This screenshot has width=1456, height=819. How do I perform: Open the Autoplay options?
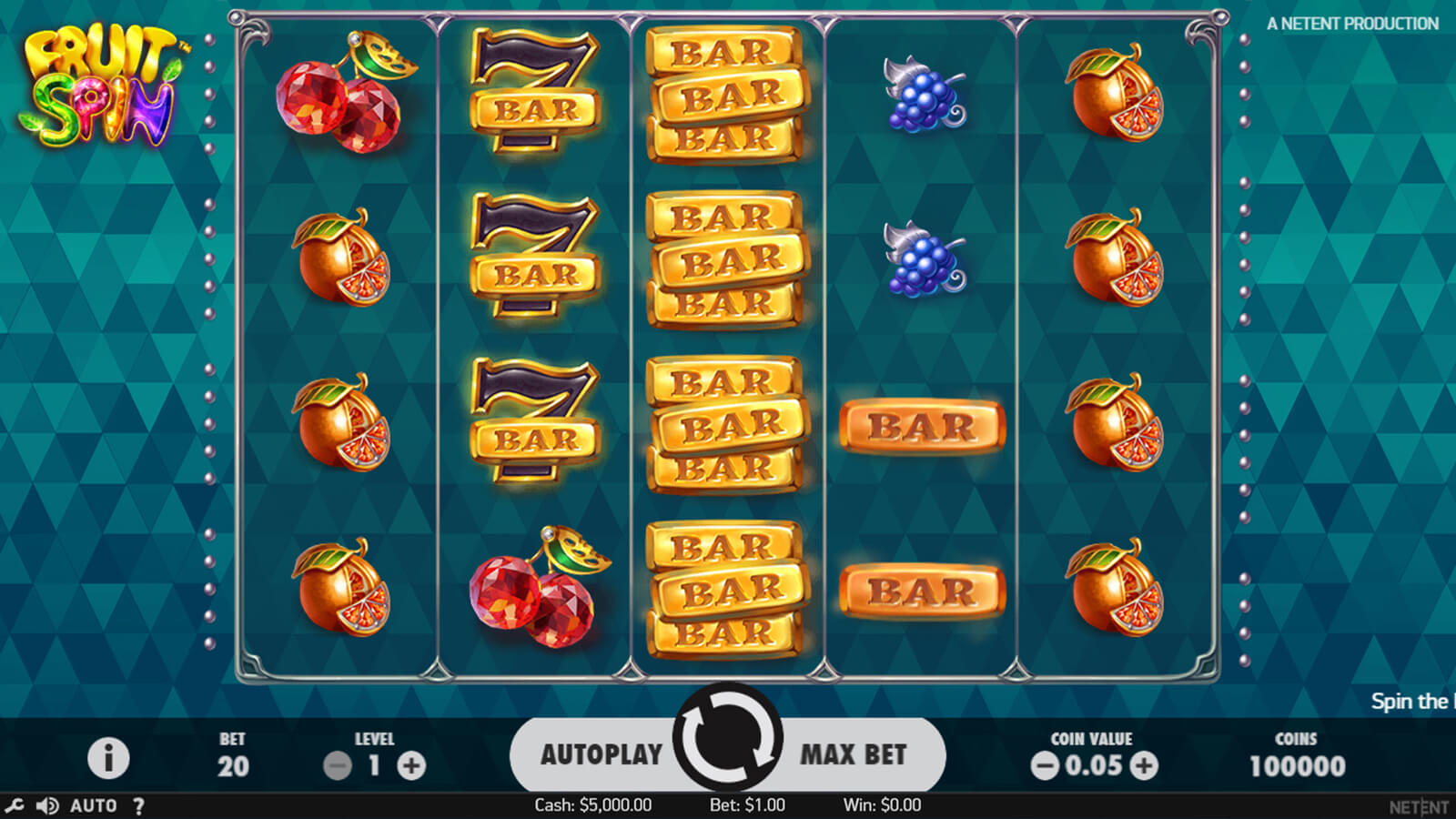[601, 754]
